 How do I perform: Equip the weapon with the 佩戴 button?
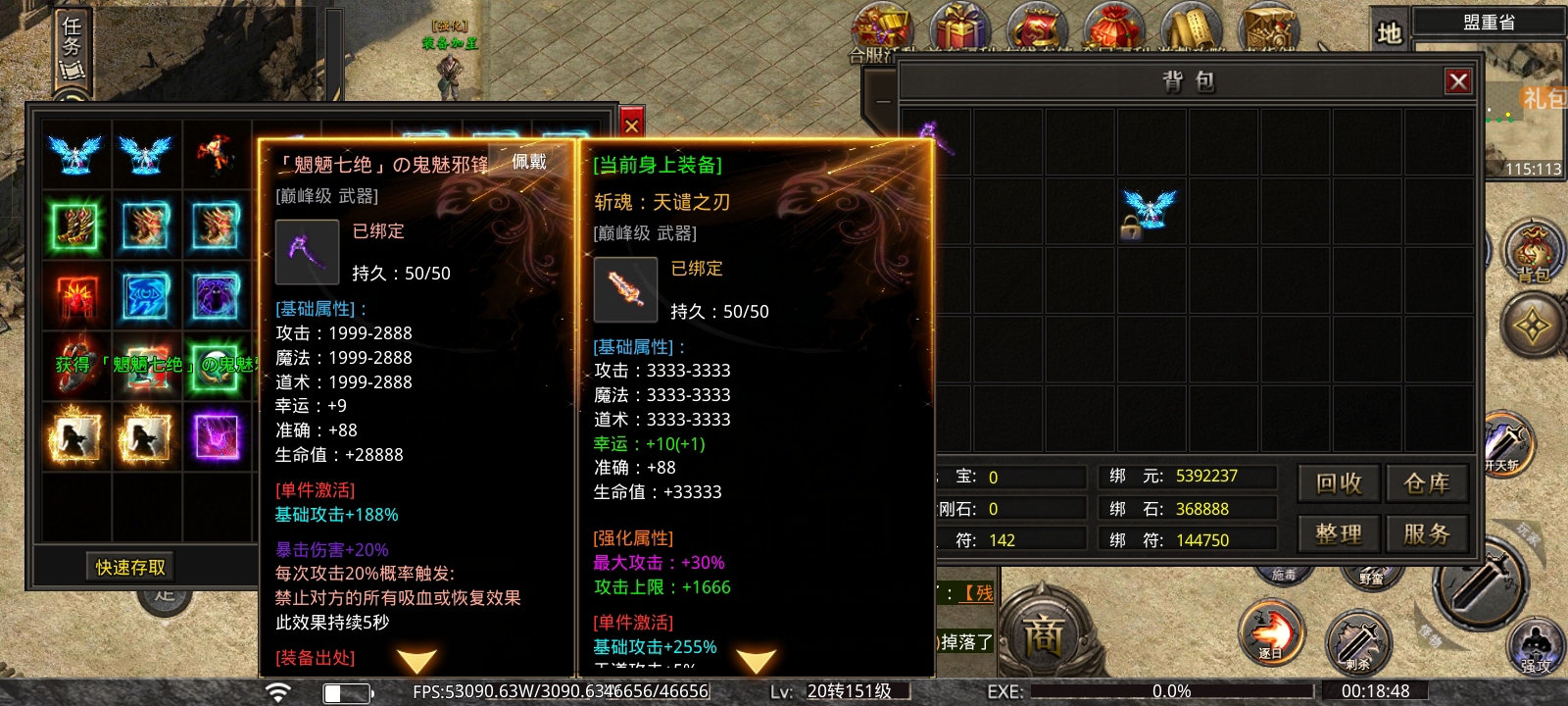[x=529, y=163]
